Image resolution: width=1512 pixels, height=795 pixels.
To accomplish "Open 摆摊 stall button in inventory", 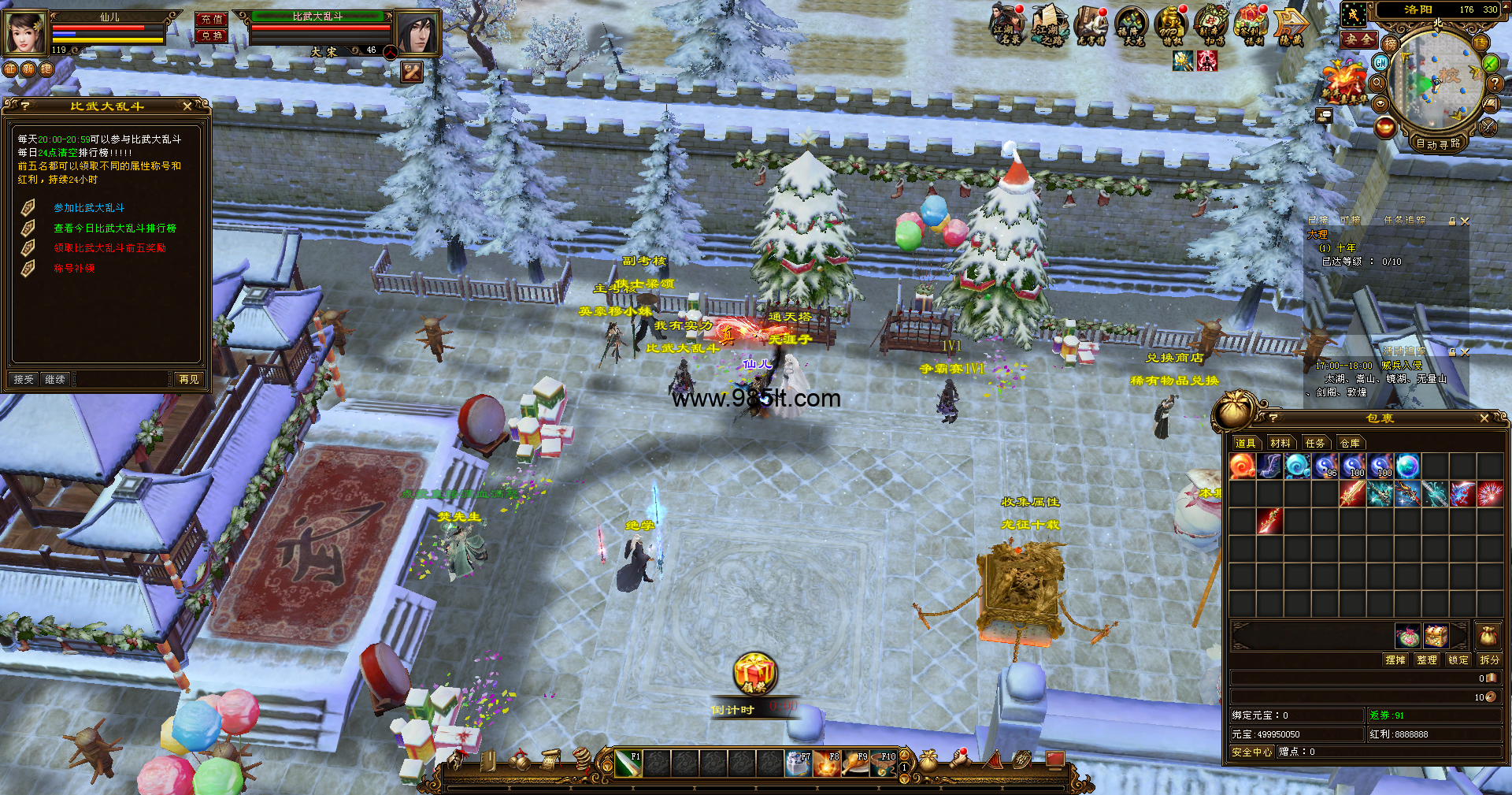I will coord(1395,660).
